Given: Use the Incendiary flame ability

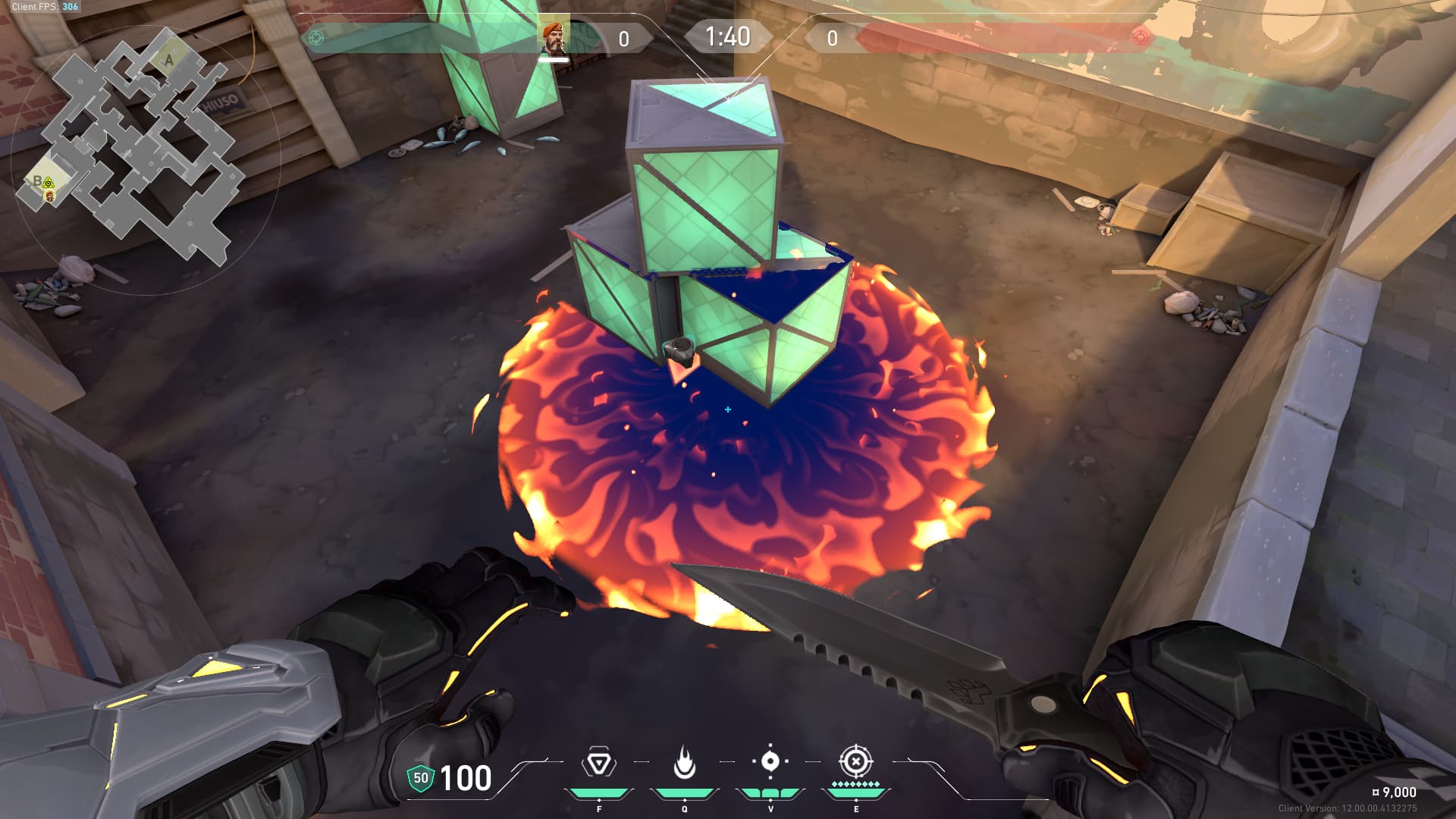Looking at the screenshot, I should coord(684,763).
